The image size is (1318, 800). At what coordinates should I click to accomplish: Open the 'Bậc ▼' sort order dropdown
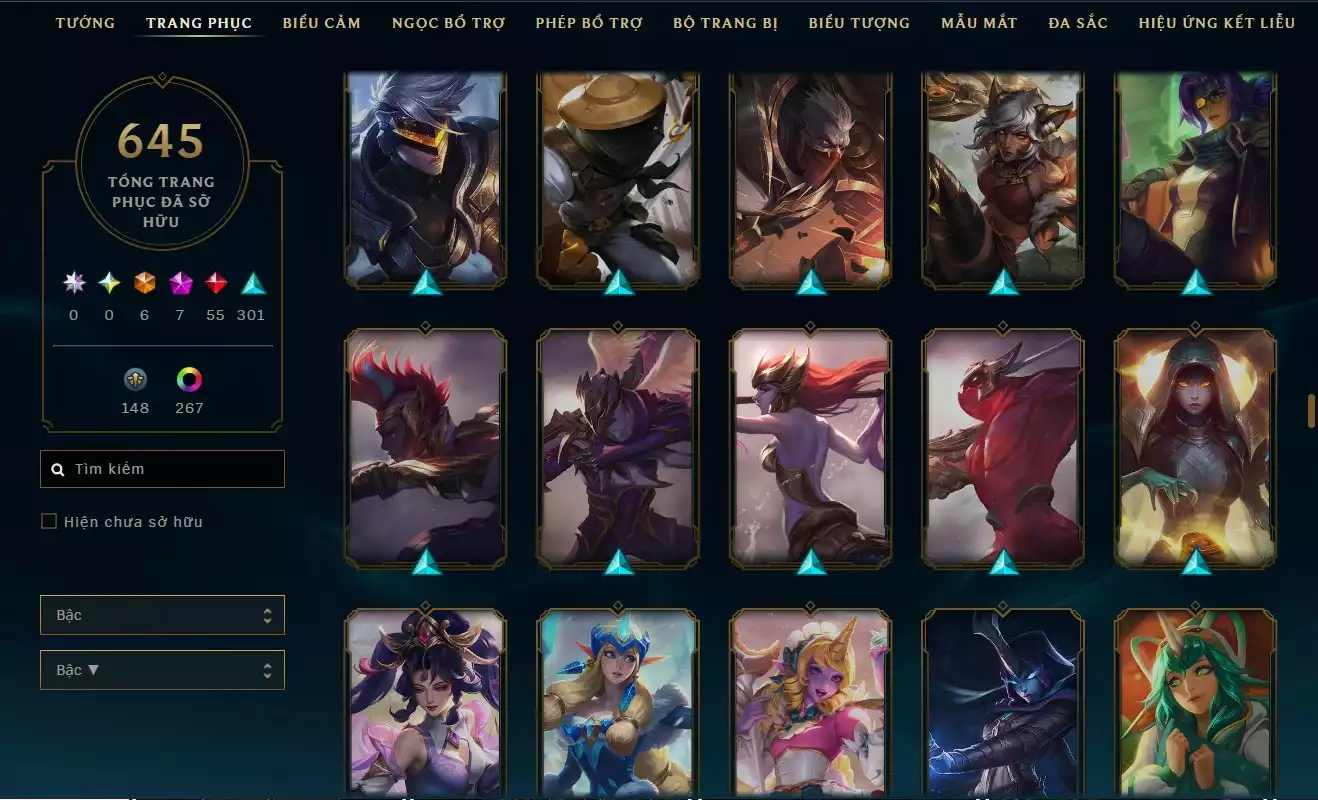click(x=162, y=669)
